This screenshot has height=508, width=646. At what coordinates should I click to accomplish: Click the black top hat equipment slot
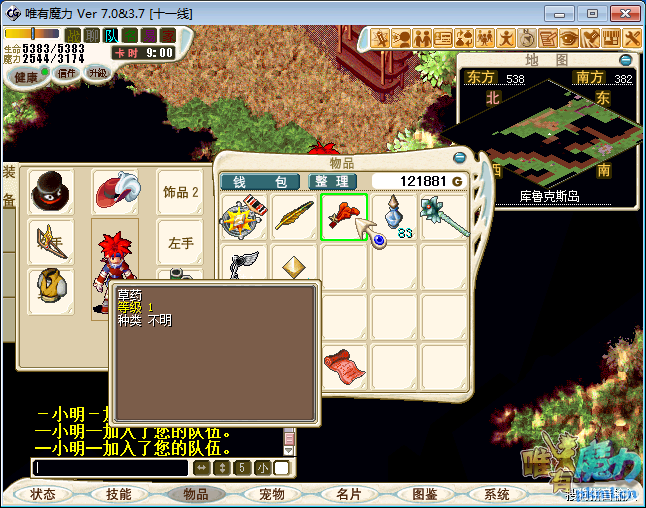(50, 191)
